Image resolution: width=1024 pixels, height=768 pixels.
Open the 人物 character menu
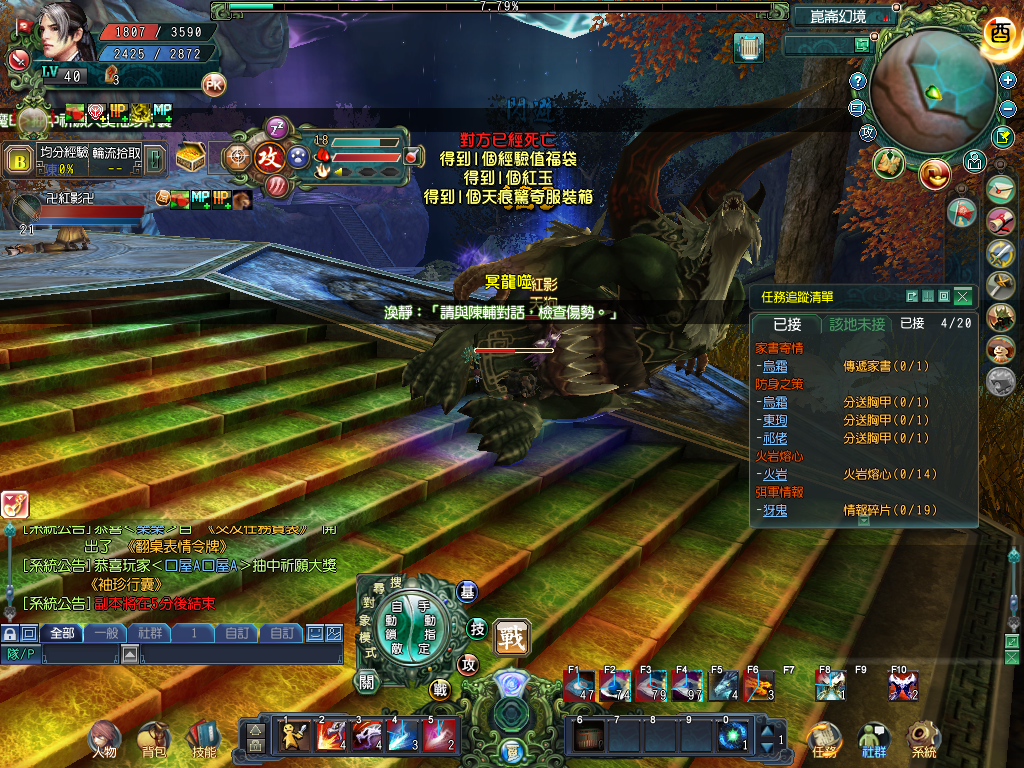pos(104,741)
